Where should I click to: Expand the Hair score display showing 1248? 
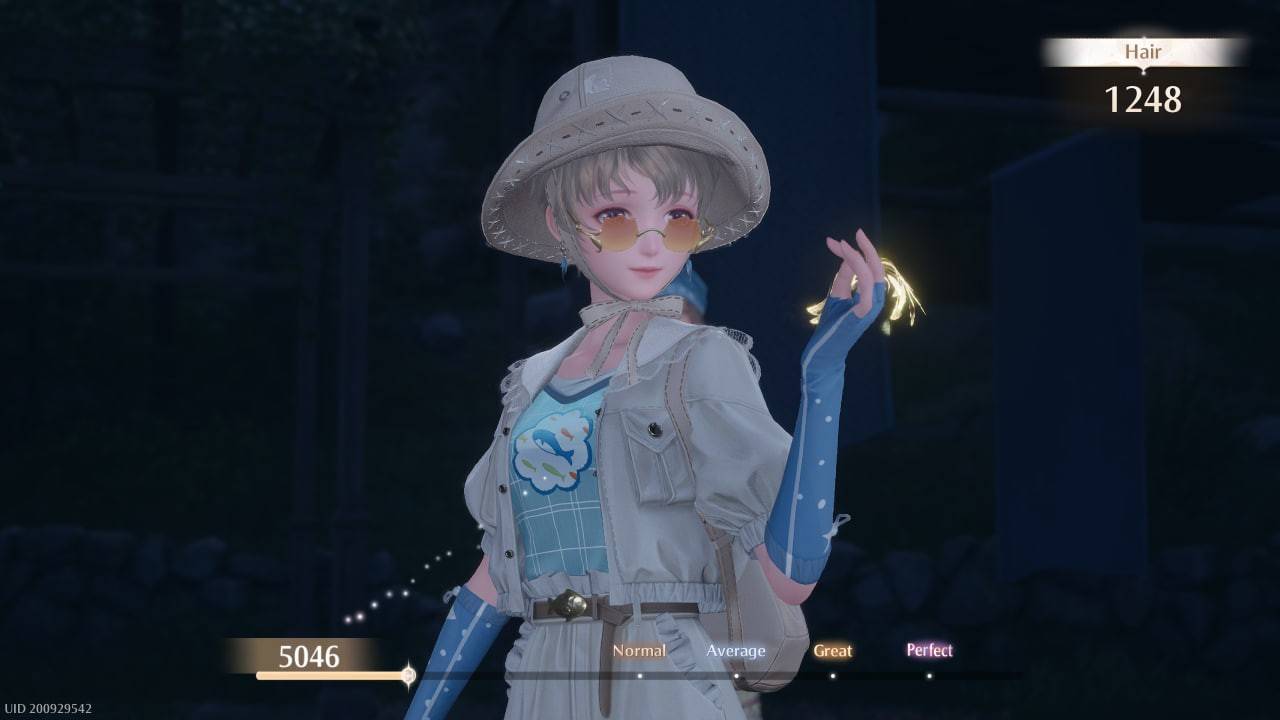pos(1143,99)
